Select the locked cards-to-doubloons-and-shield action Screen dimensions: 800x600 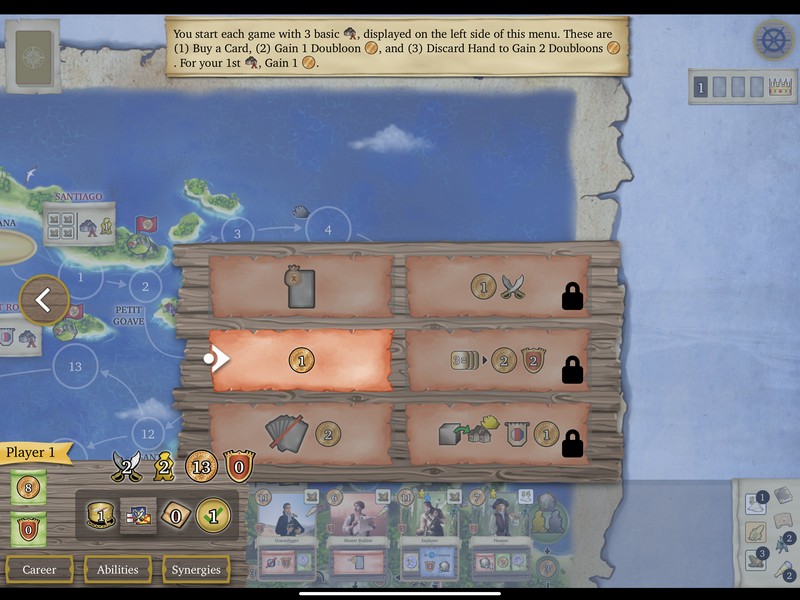click(x=497, y=359)
